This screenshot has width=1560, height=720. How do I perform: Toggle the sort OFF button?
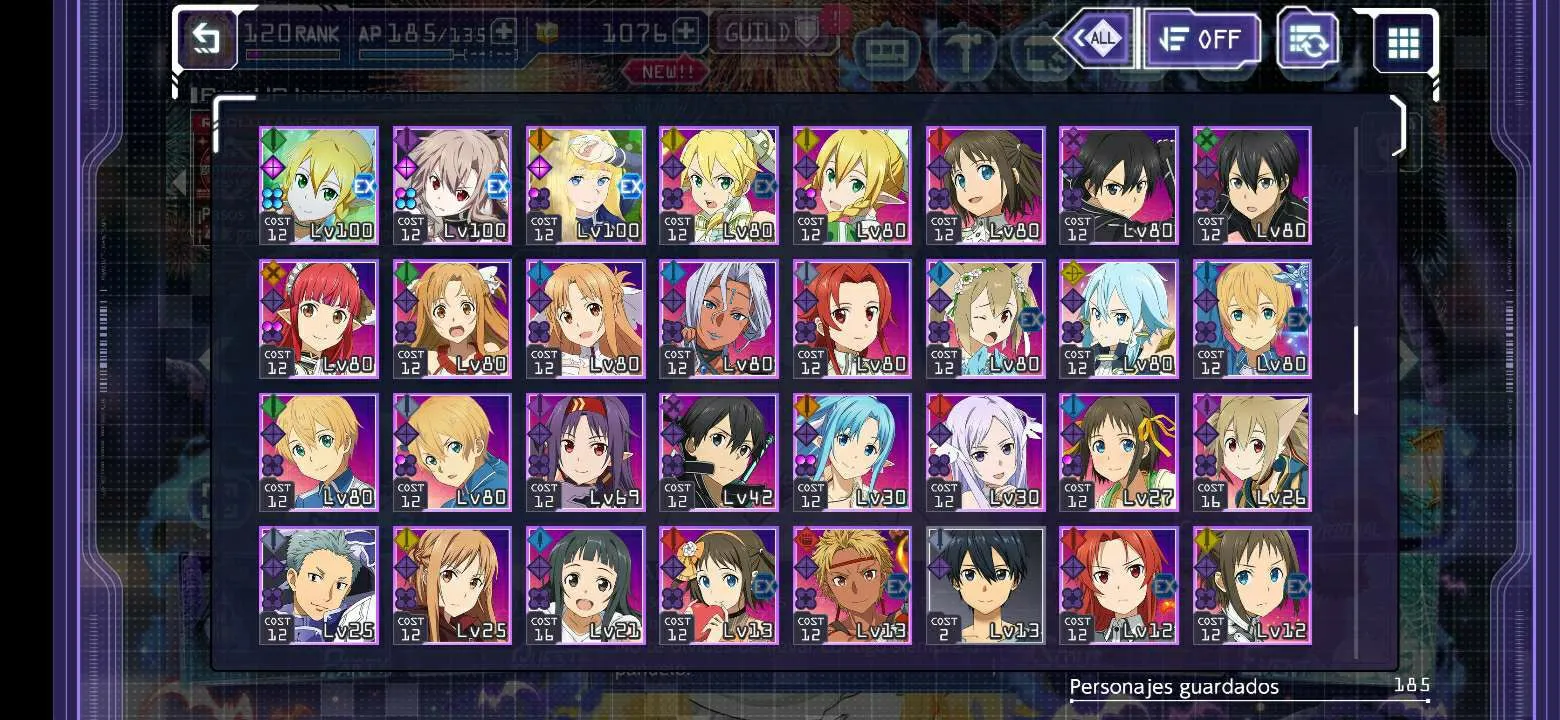point(1201,39)
